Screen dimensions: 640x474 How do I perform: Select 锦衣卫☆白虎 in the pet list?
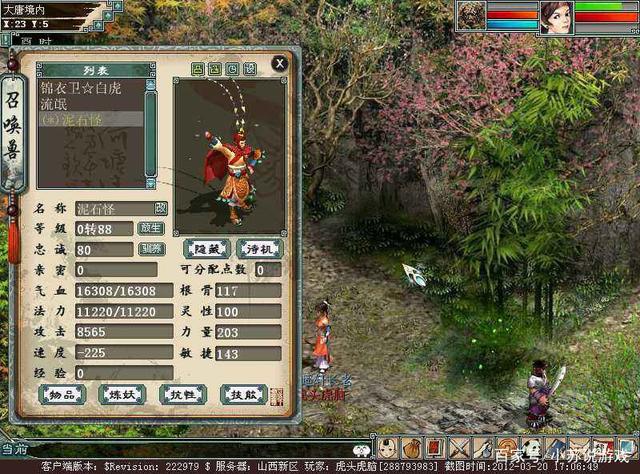80,87
